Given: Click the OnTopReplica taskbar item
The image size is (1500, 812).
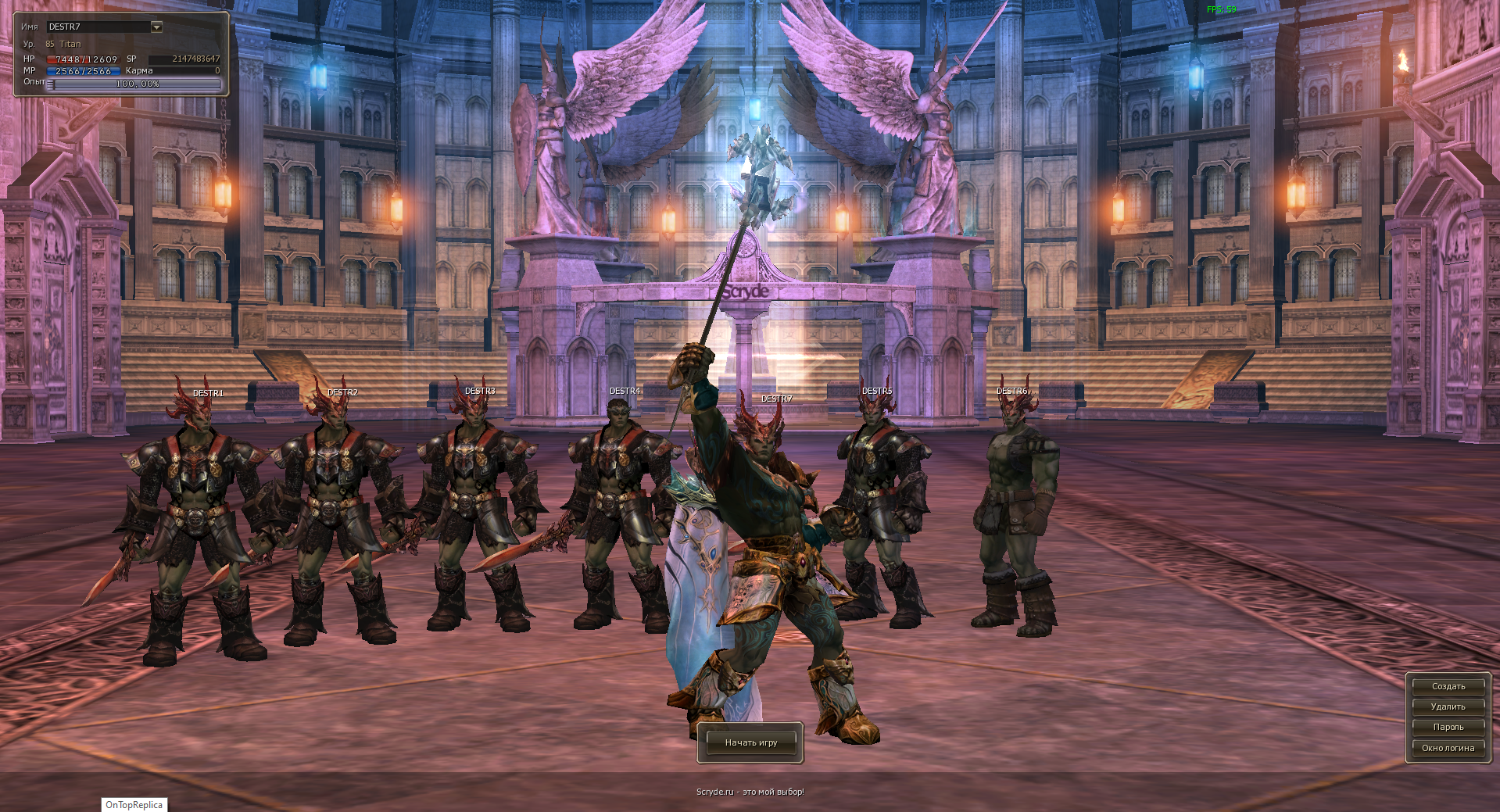Looking at the screenshot, I should pos(134,805).
